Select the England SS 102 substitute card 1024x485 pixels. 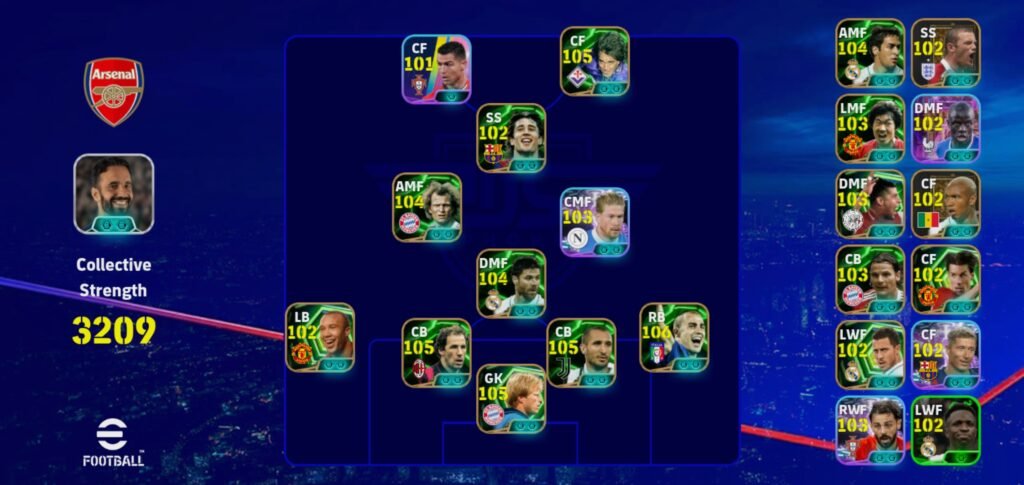coord(945,53)
